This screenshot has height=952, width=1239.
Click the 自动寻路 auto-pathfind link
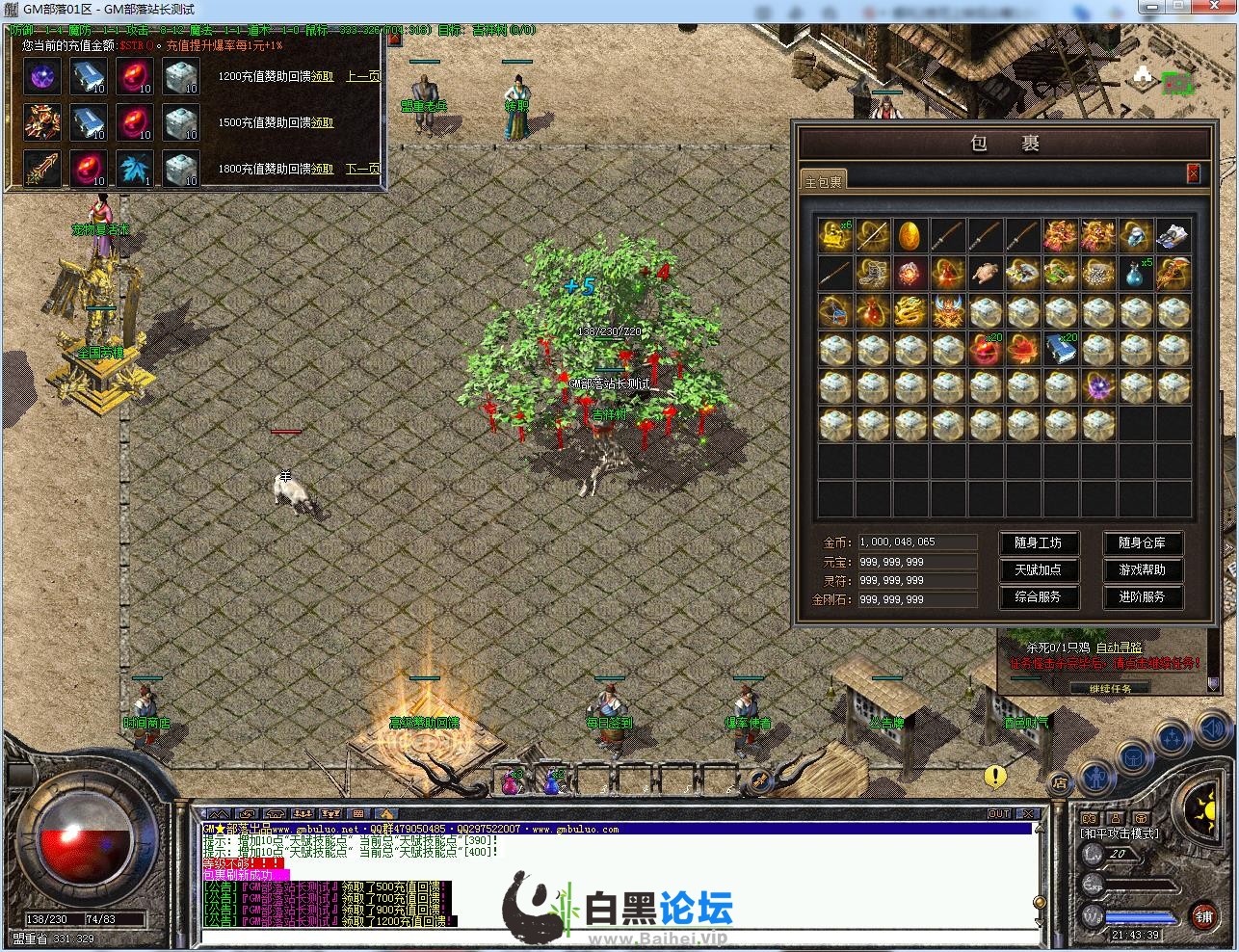click(x=1118, y=648)
